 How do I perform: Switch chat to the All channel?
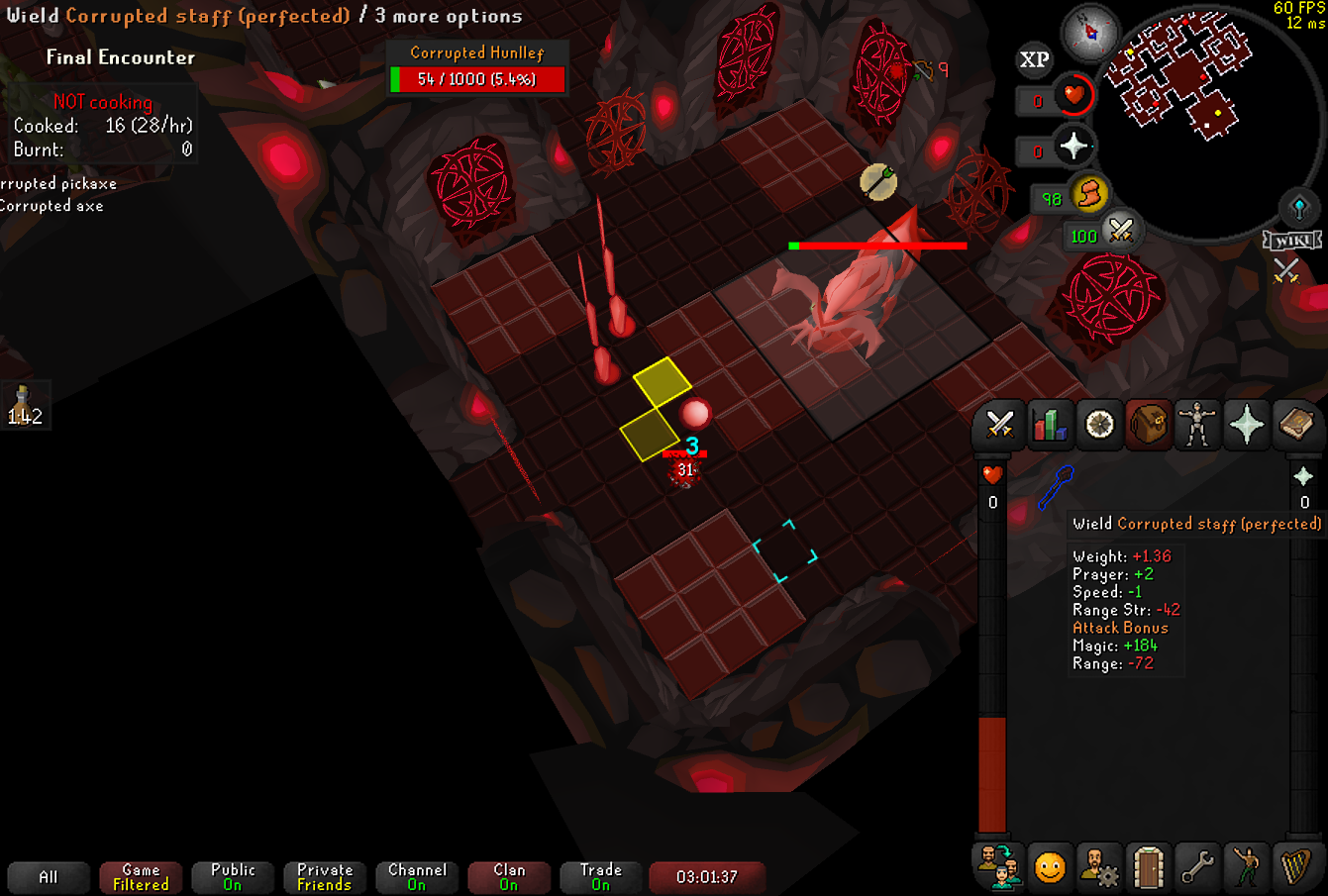(x=49, y=877)
